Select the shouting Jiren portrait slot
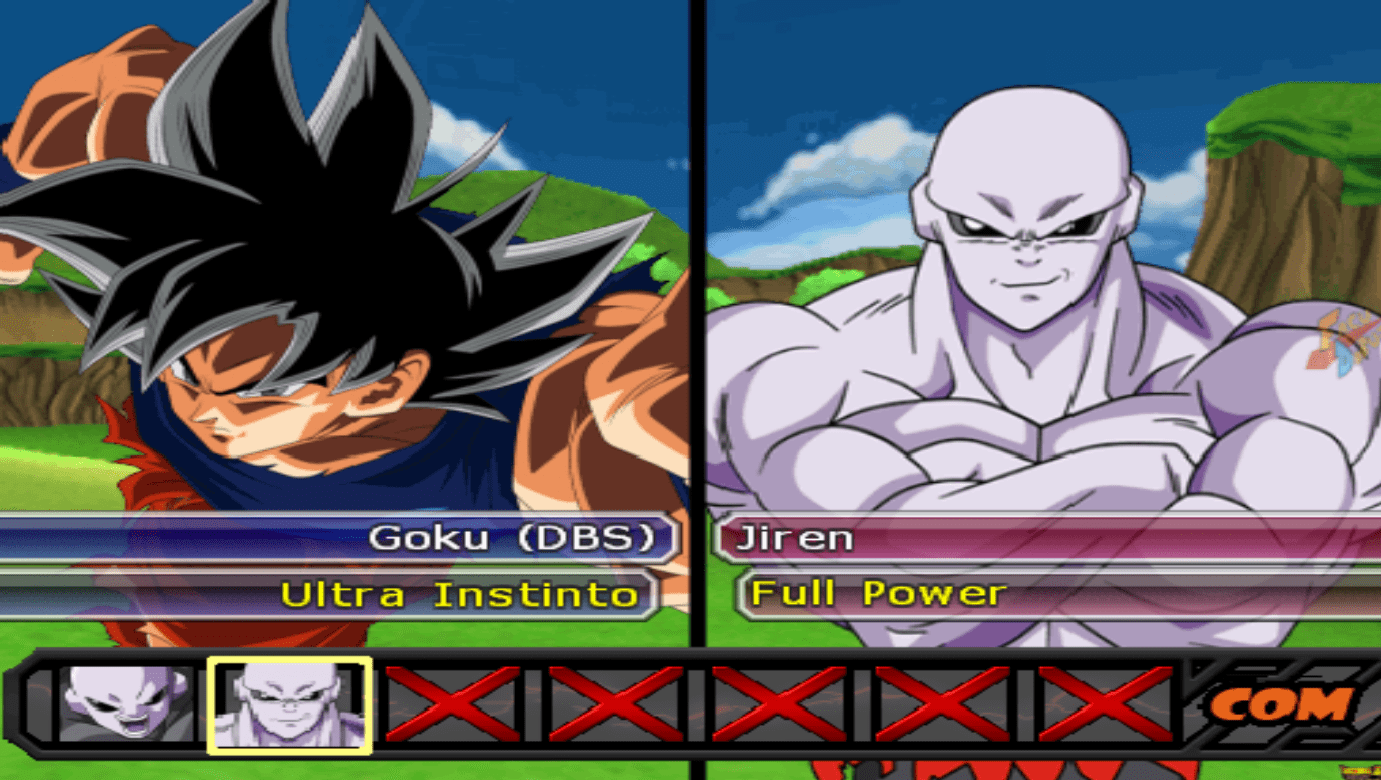The image size is (1381, 780). (125, 704)
